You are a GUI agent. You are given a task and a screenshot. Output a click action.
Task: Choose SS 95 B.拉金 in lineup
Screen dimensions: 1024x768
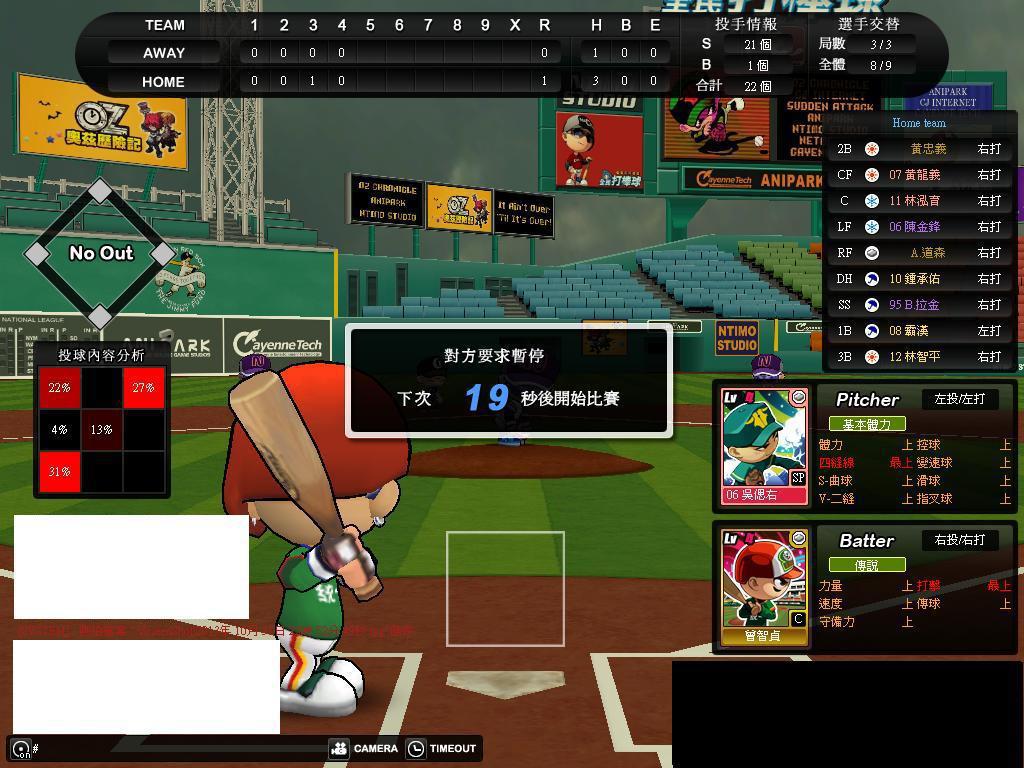point(920,305)
